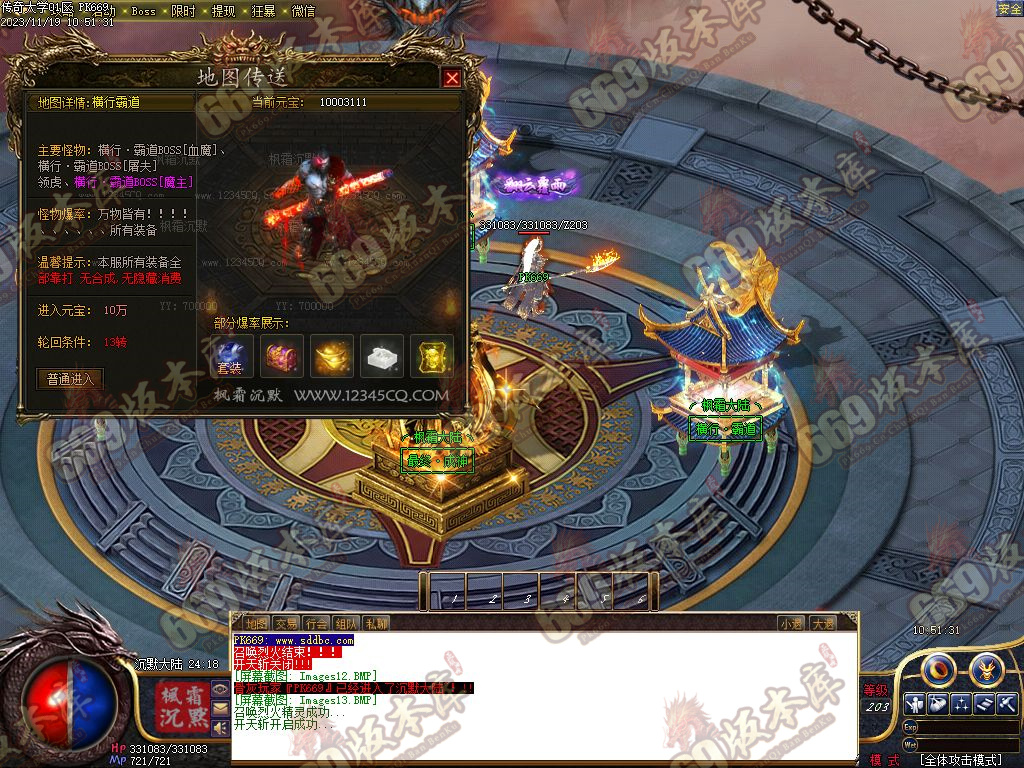This screenshot has height=768, width=1024.
Task: Open the Boss menu in top bar
Action: click(143, 11)
